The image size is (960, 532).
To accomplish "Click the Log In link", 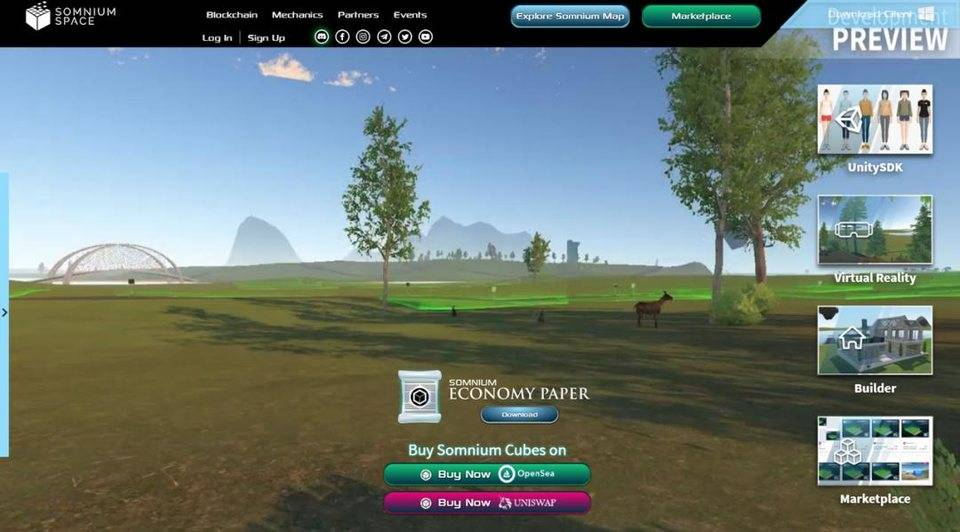I will coord(217,38).
